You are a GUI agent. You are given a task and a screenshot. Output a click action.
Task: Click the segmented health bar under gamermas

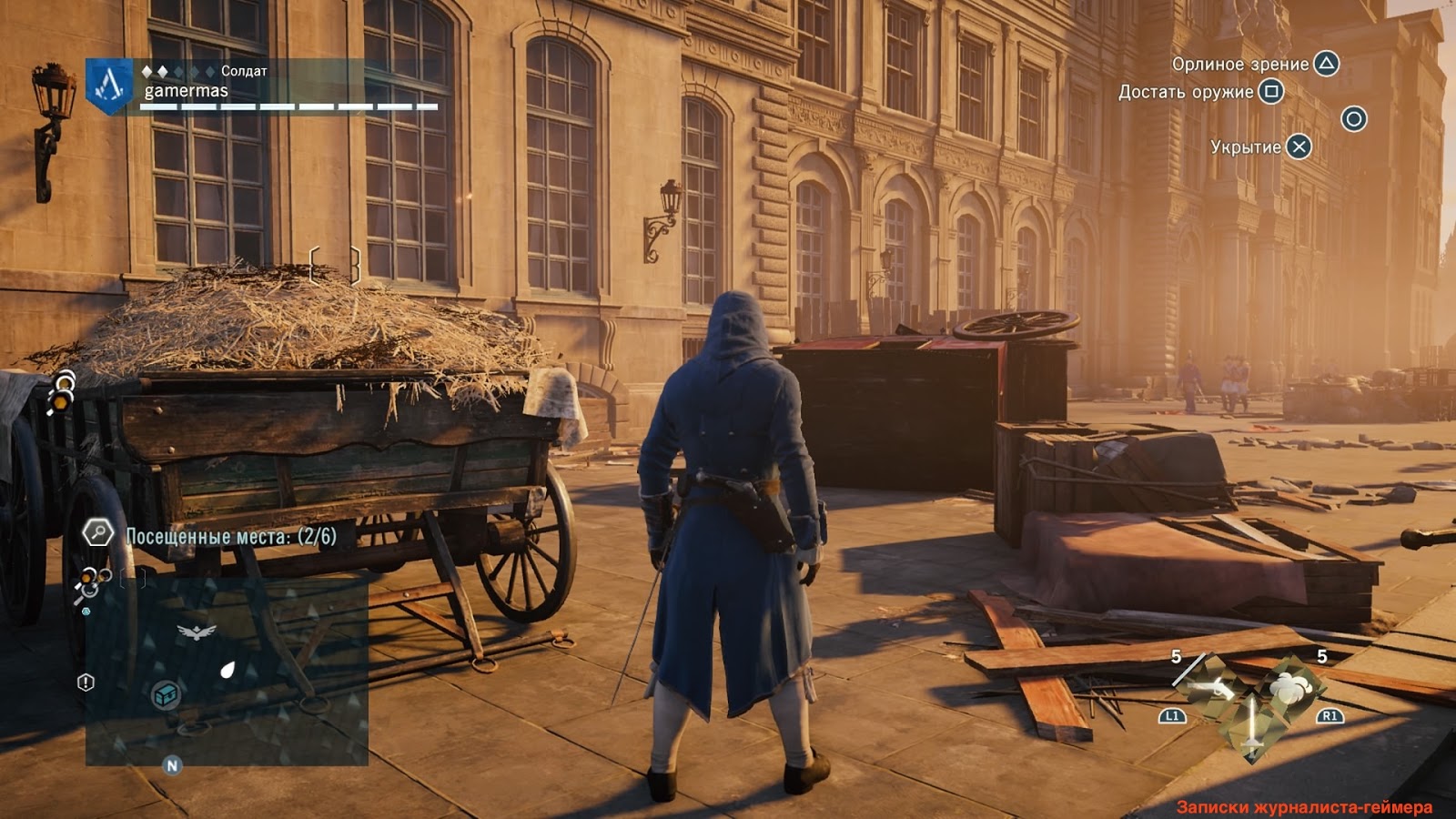coord(287,106)
